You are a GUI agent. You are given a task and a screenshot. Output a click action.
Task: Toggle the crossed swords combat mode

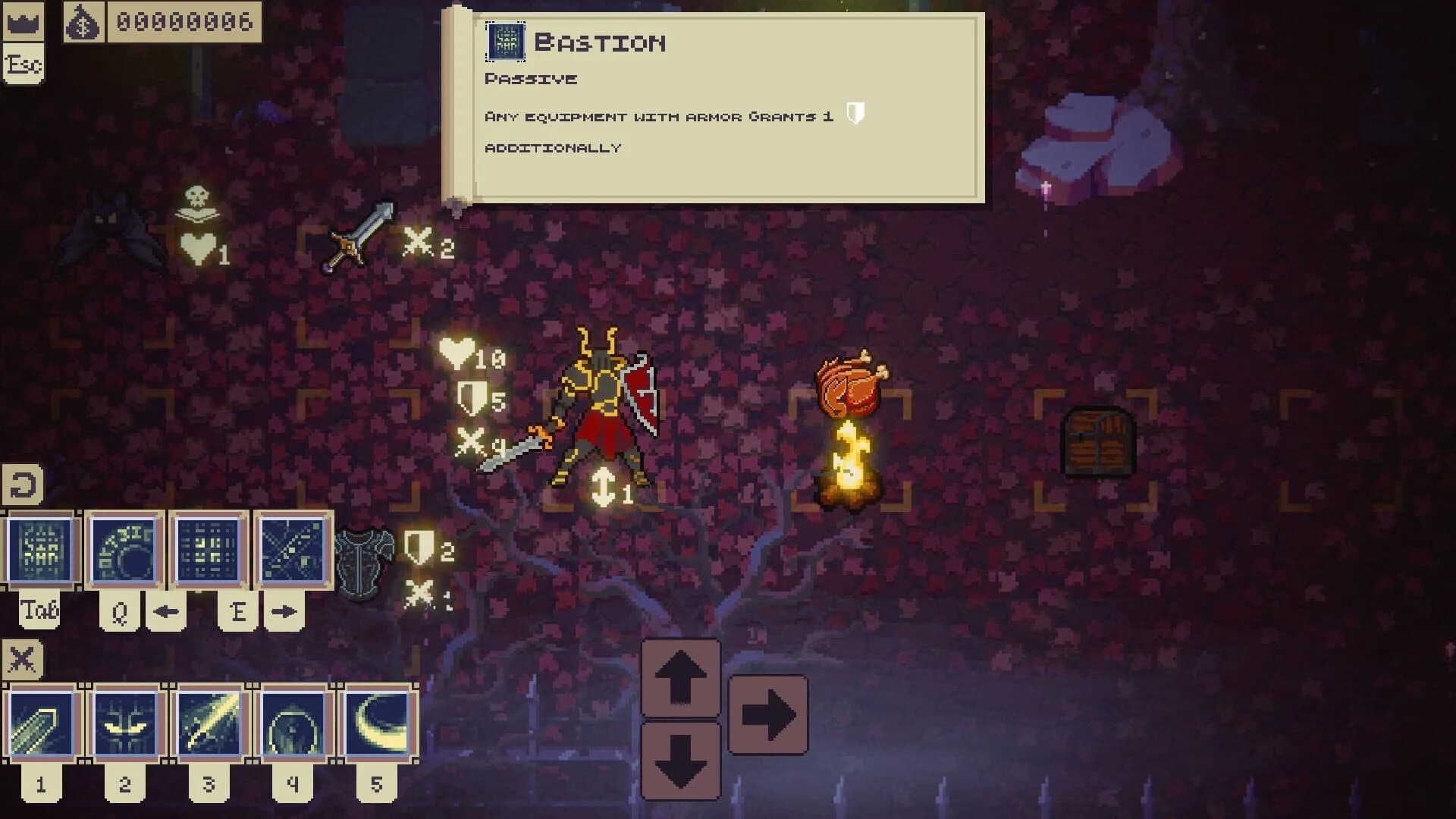click(23, 656)
